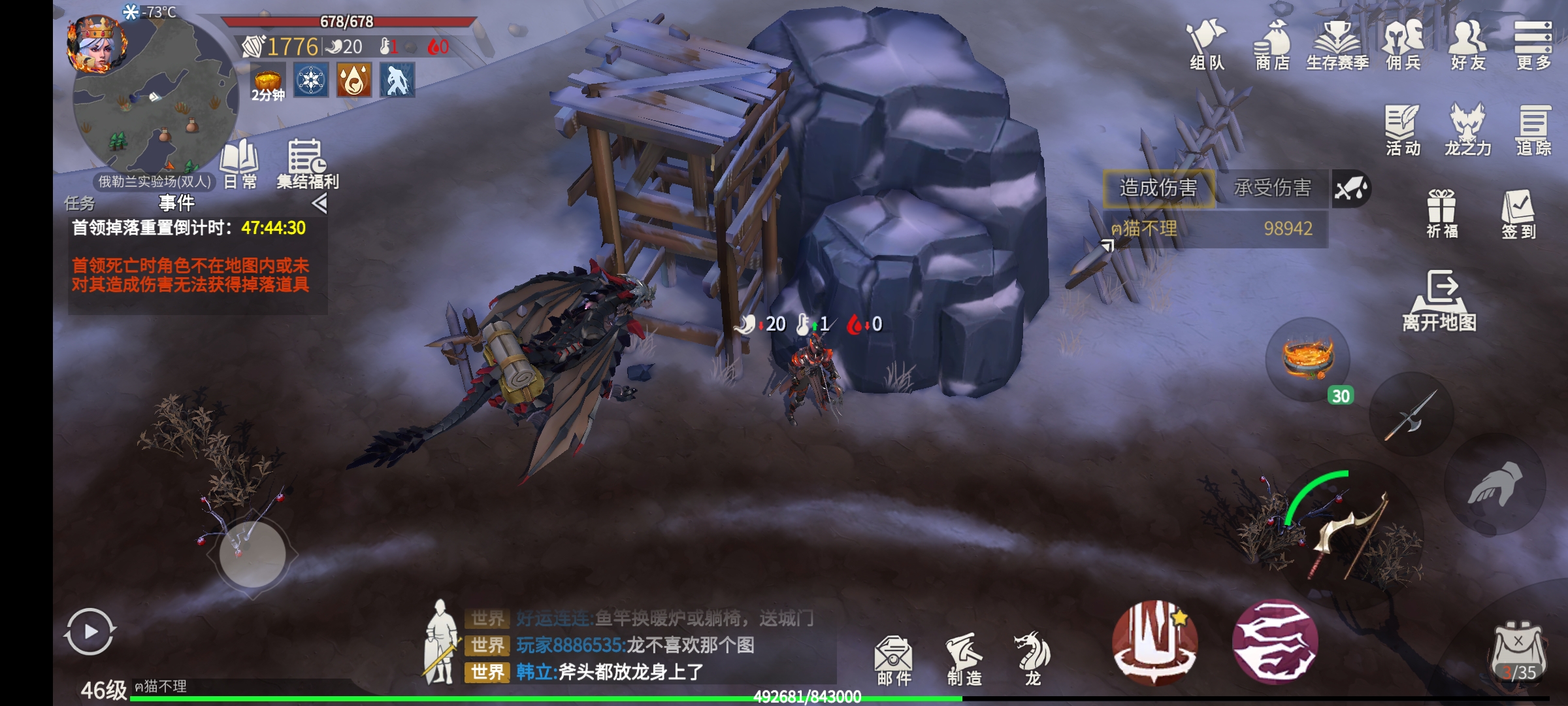Open the 签到 daily sign-in
1568x706 pixels.
(x=1518, y=213)
